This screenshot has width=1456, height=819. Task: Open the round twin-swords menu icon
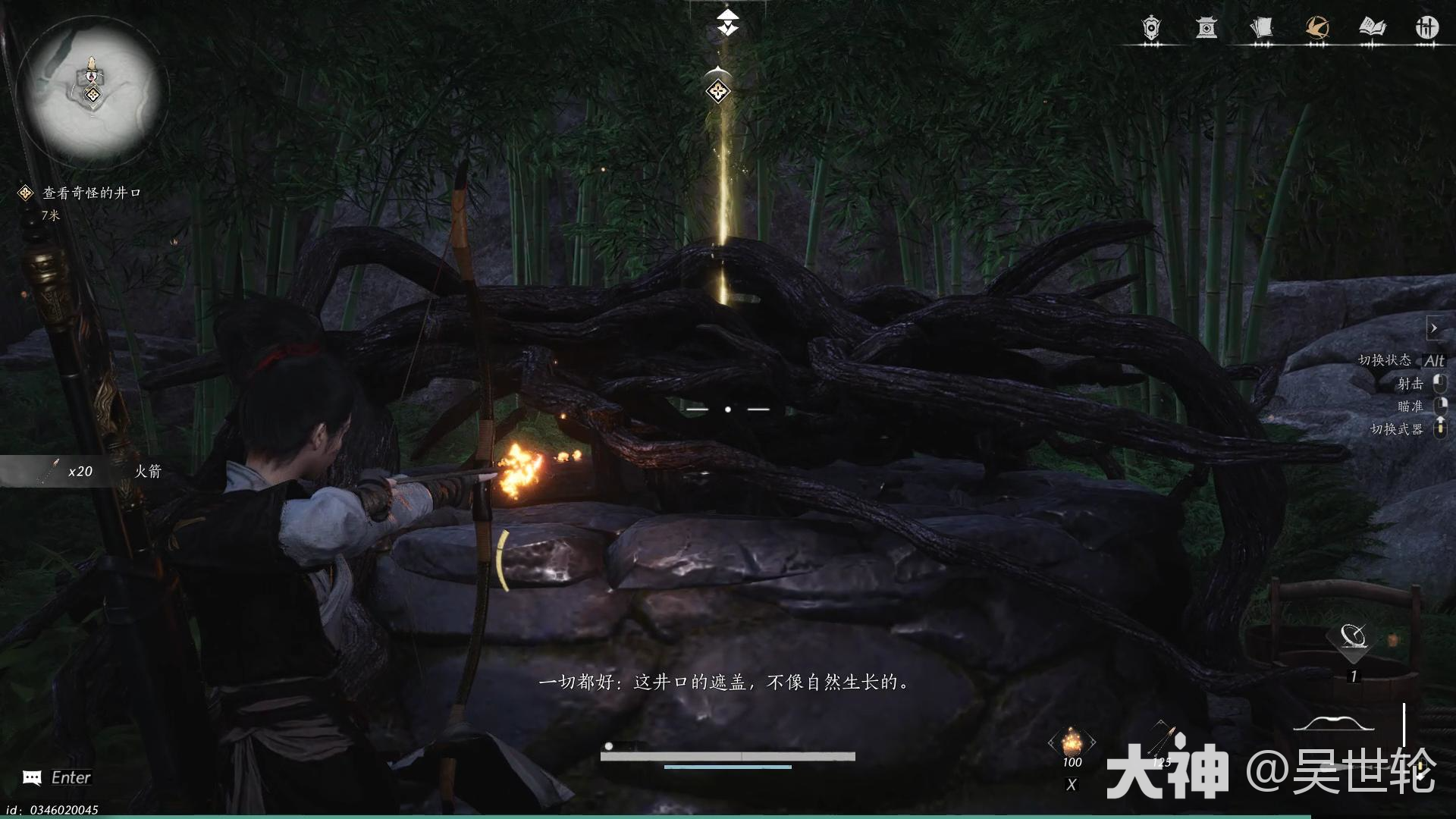[x=1426, y=28]
